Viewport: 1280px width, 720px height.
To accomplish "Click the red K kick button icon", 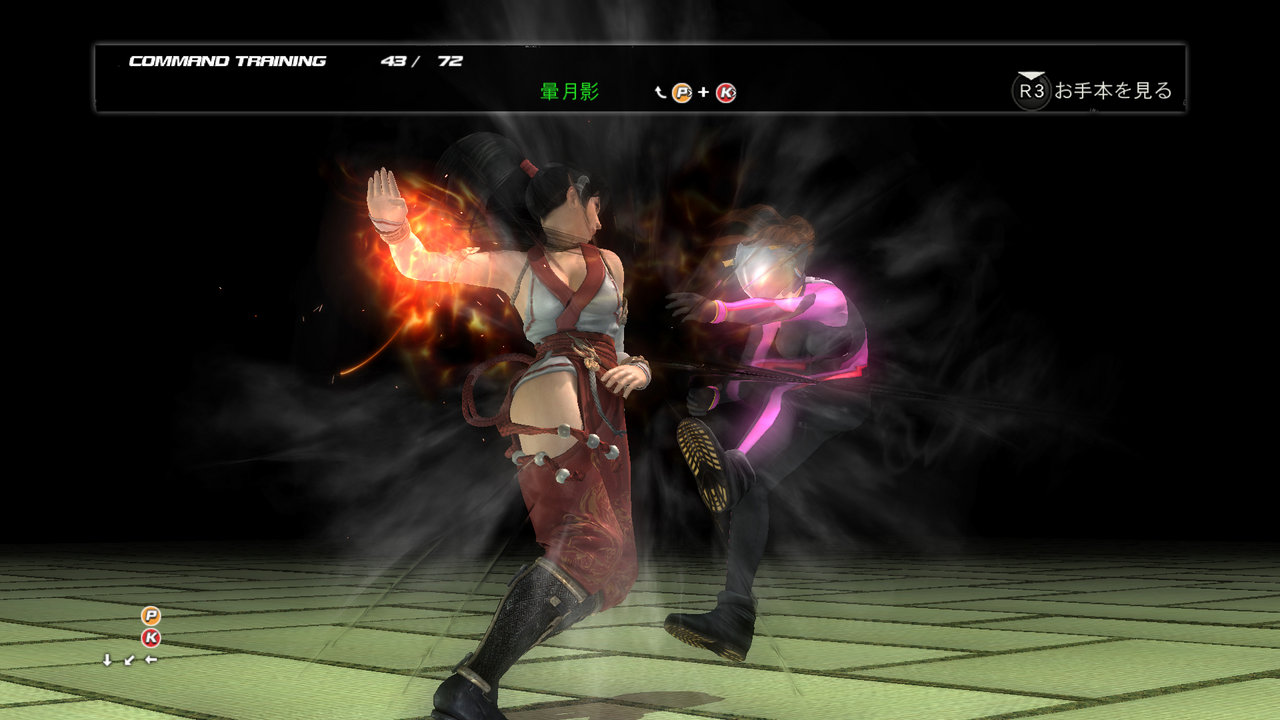I will 725,92.
